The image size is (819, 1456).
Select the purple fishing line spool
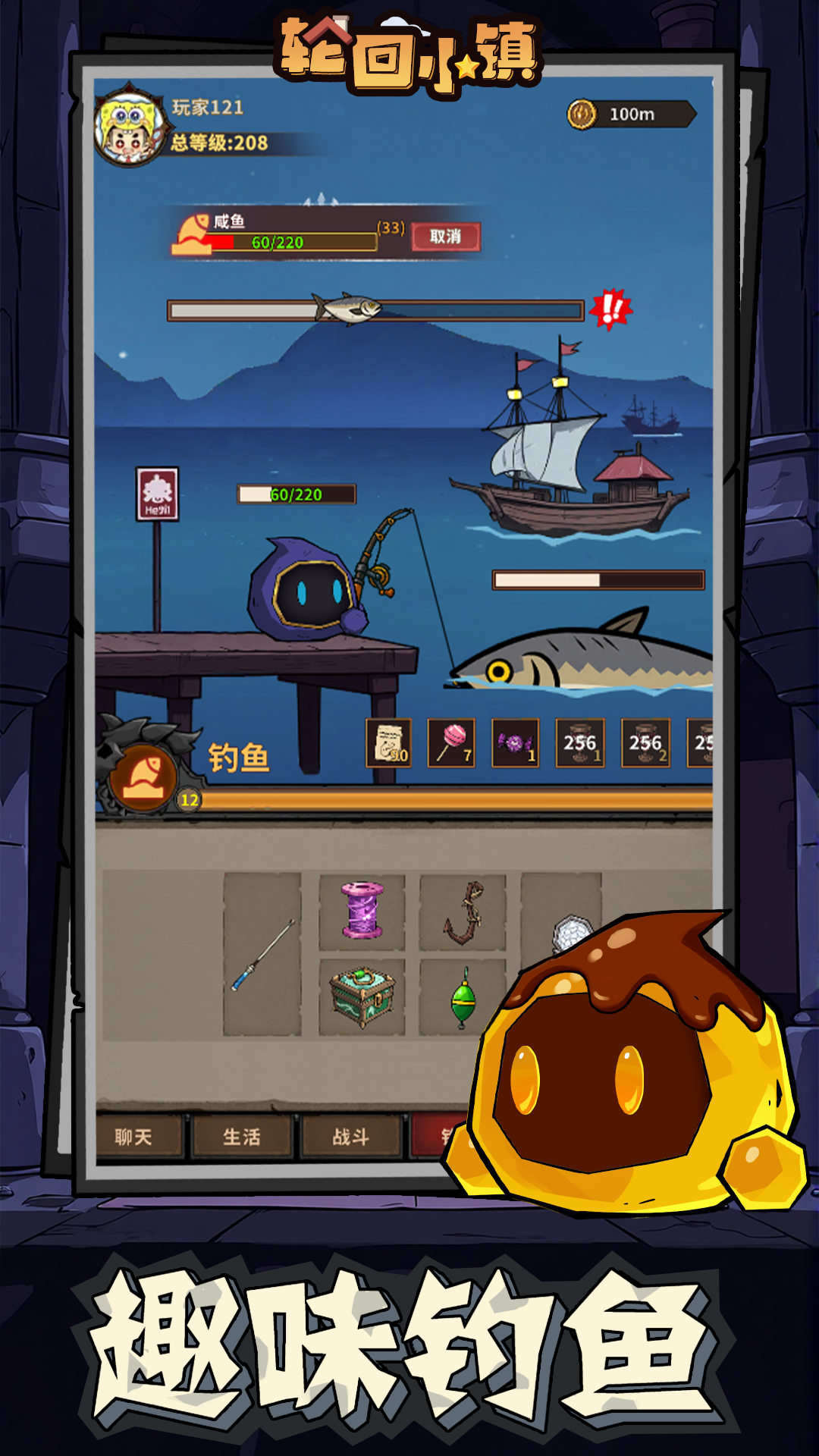[x=362, y=910]
